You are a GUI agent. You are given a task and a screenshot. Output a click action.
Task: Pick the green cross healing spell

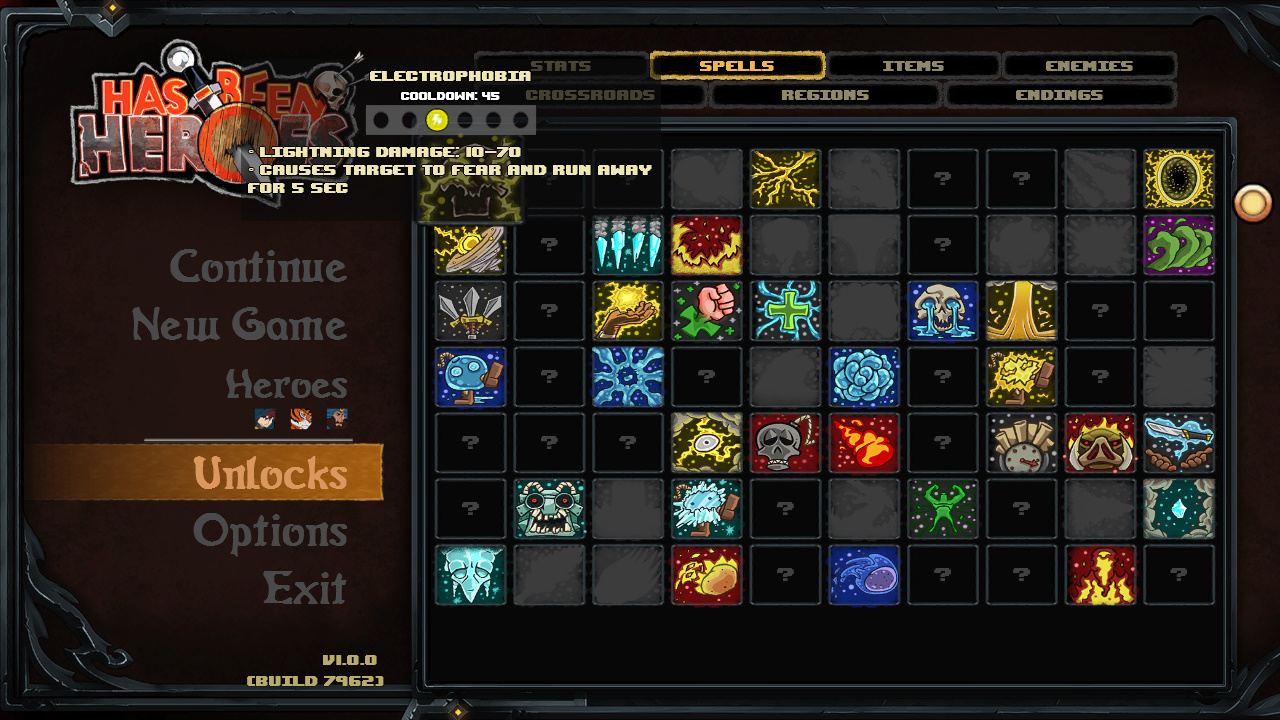785,311
